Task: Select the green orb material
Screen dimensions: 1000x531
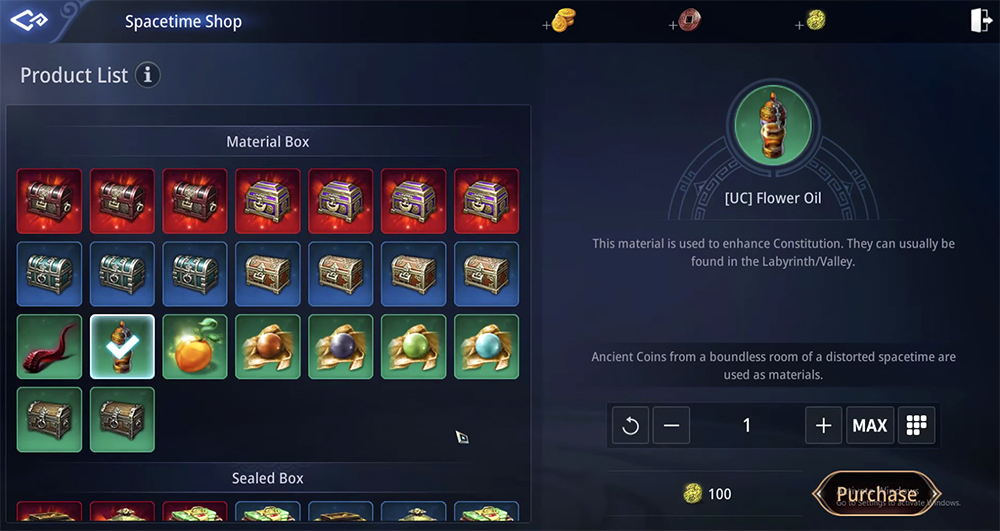Action: (x=414, y=347)
